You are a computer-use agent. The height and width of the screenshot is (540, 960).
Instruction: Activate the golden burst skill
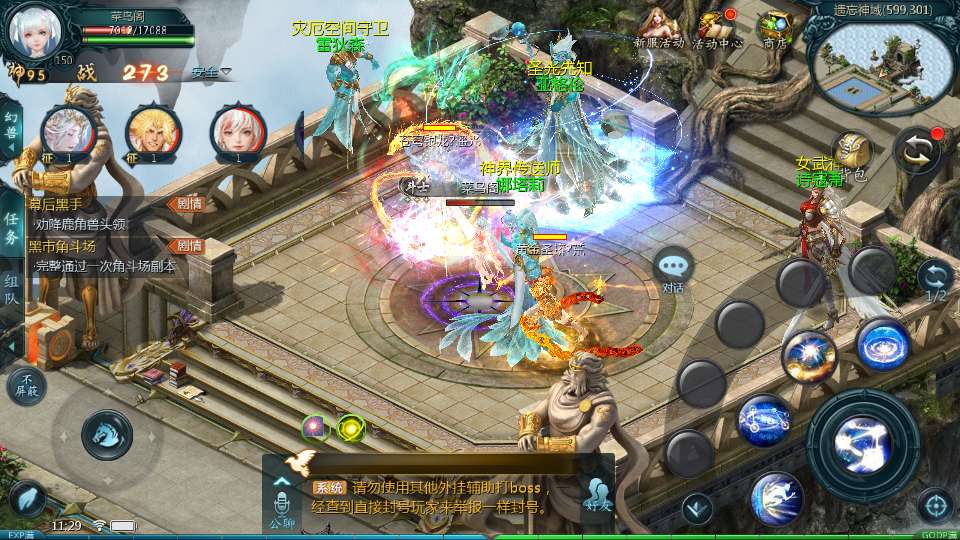coord(809,356)
